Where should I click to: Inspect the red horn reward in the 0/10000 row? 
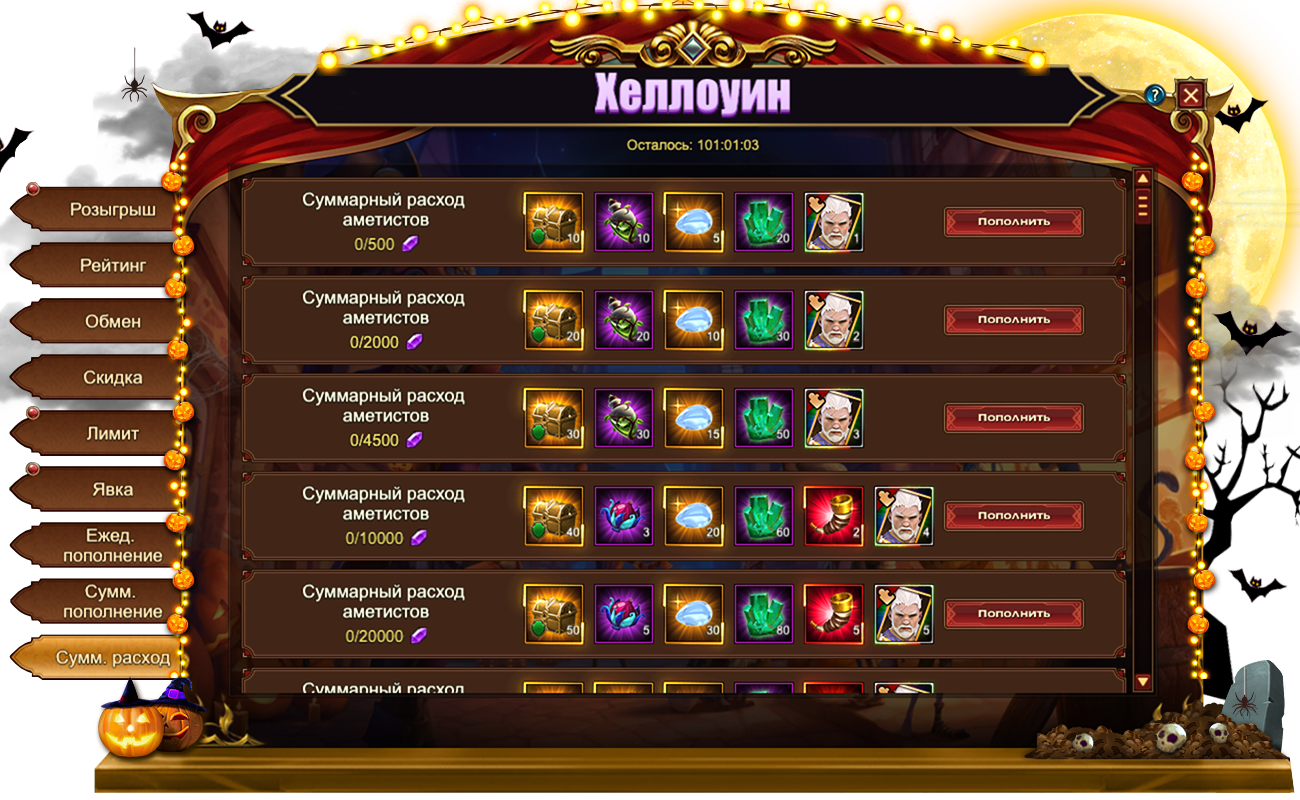(x=833, y=516)
